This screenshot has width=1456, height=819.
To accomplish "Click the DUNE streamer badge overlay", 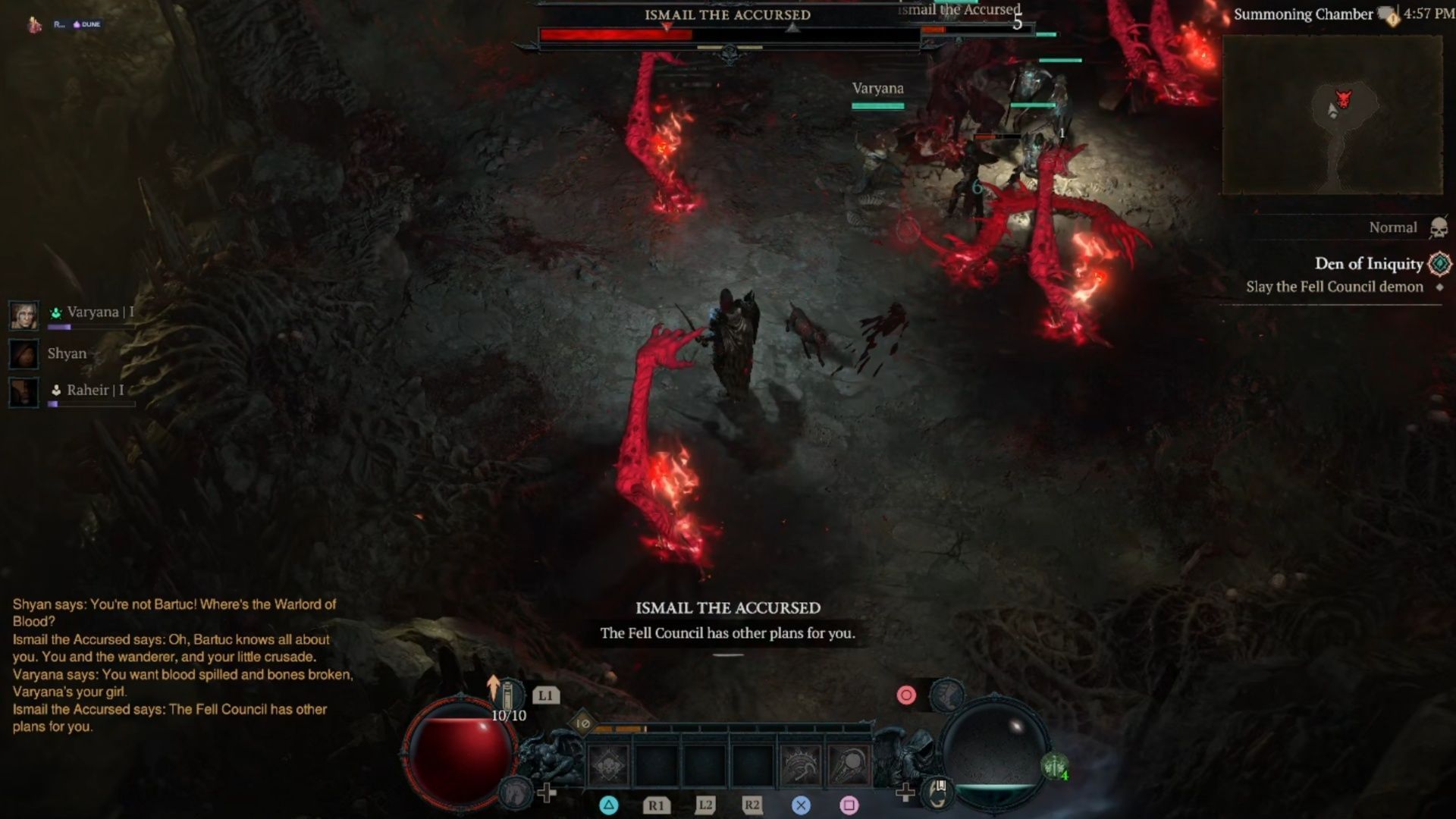I will [x=87, y=24].
